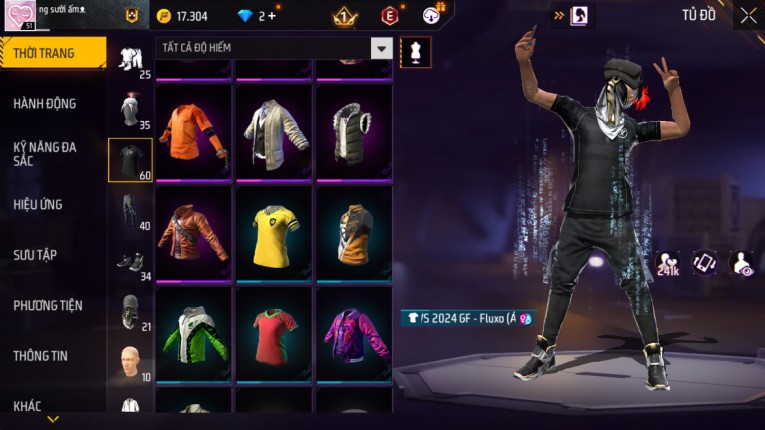Choose the yellow jersey item
Image resolution: width=765 pixels, height=430 pixels.
tap(275, 235)
